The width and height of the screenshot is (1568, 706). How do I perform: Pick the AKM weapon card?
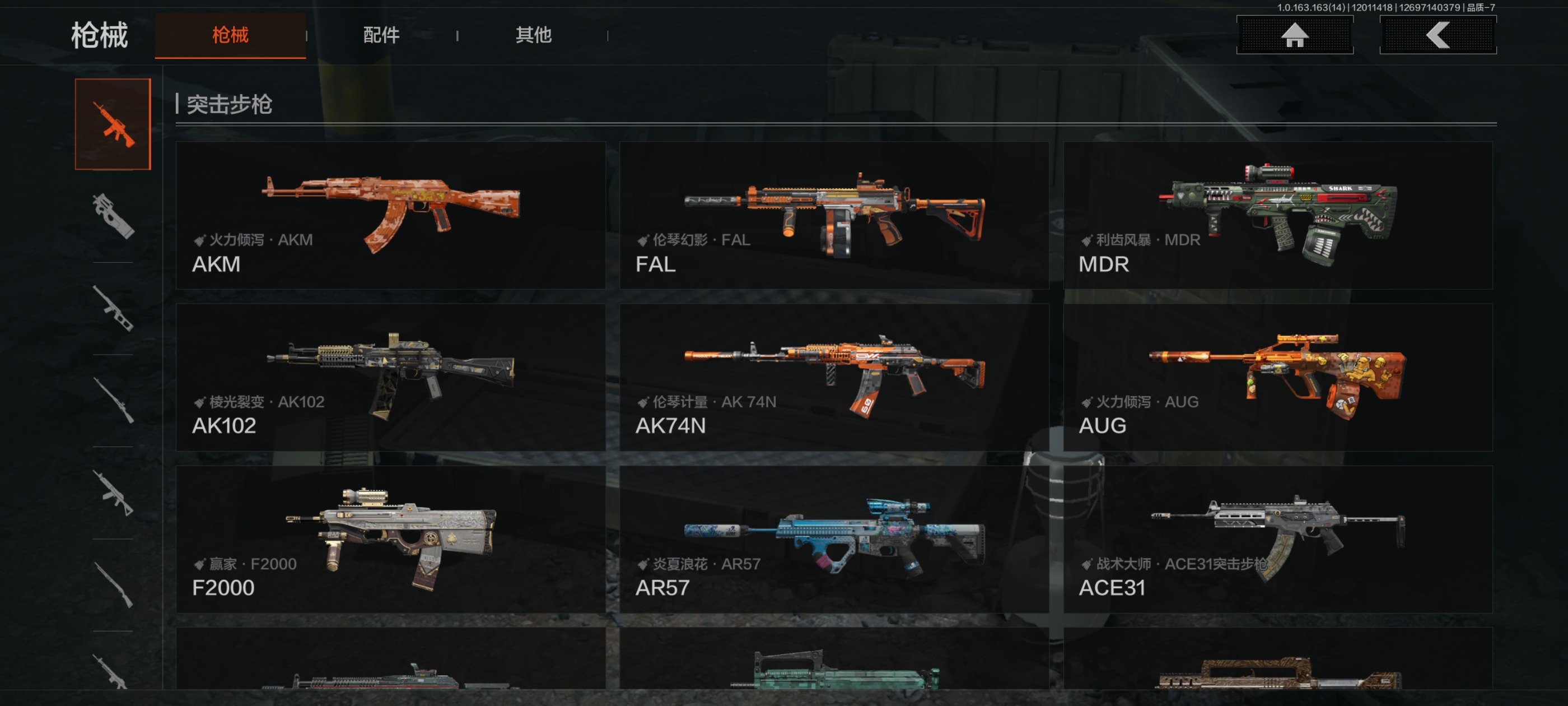pos(390,215)
